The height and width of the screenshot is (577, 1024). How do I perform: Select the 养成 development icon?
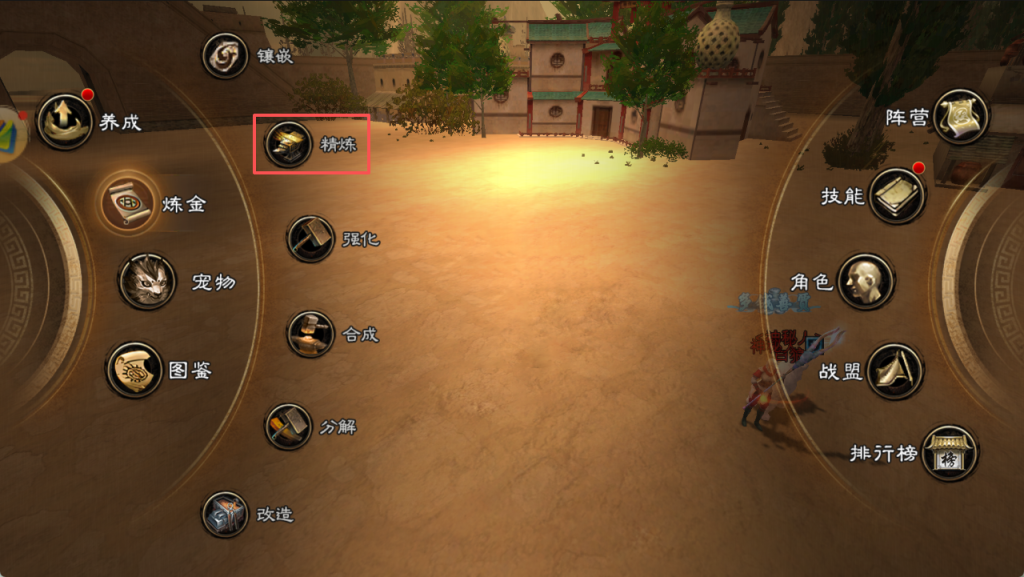(x=65, y=122)
